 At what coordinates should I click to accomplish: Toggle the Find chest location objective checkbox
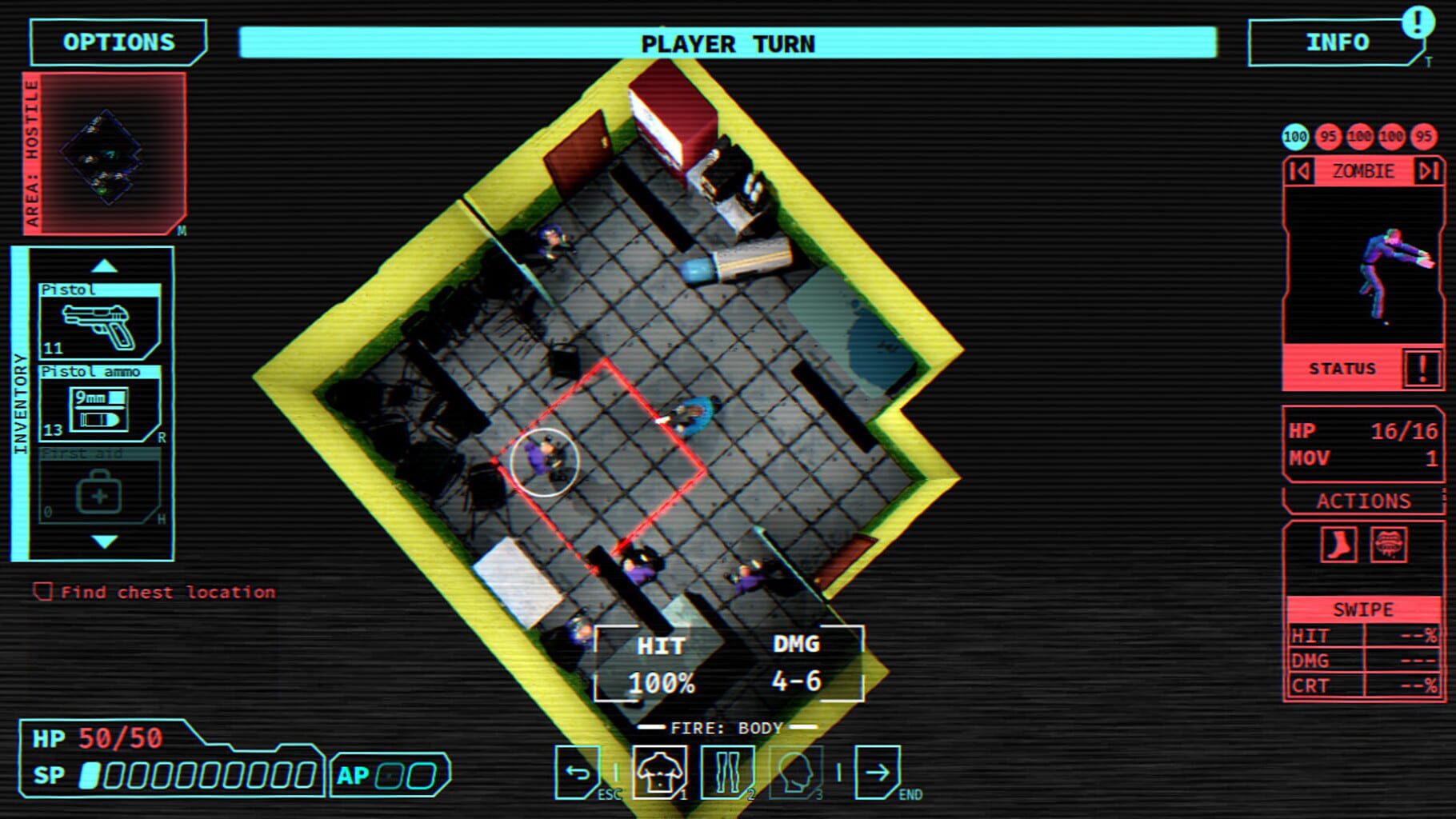(x=42, y=592)
